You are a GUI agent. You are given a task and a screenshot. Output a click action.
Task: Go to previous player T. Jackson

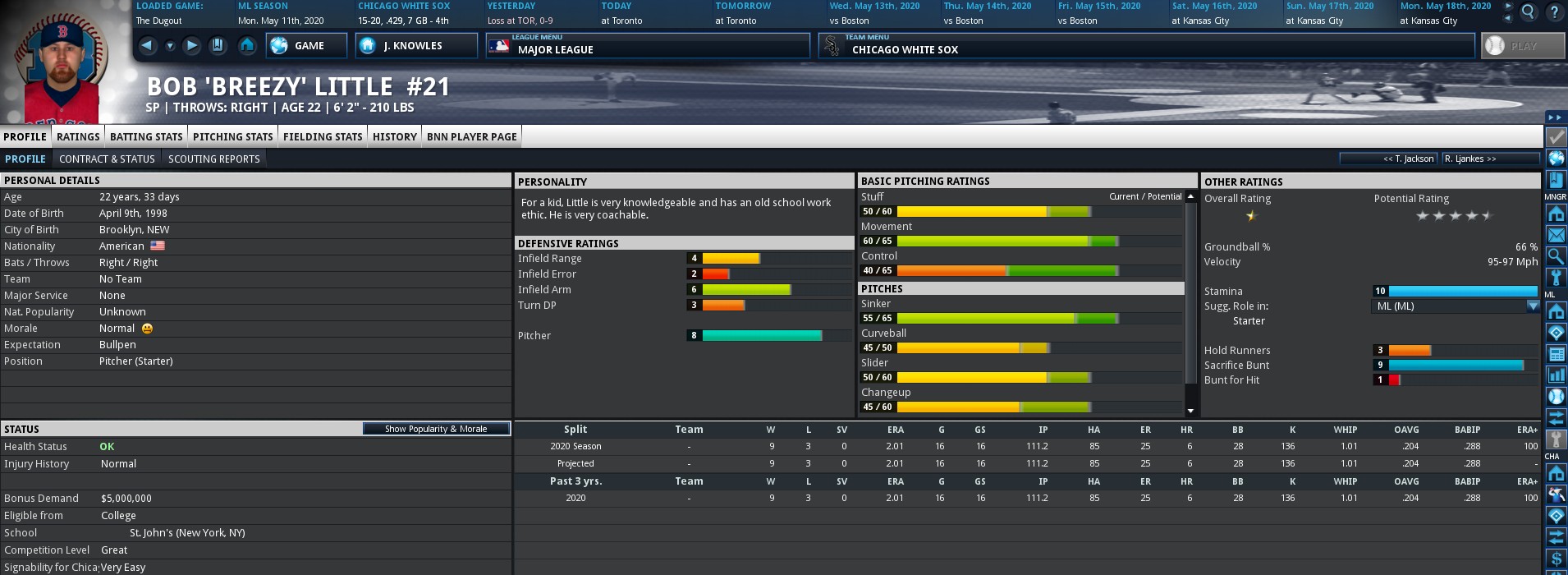click(1390, 159)
